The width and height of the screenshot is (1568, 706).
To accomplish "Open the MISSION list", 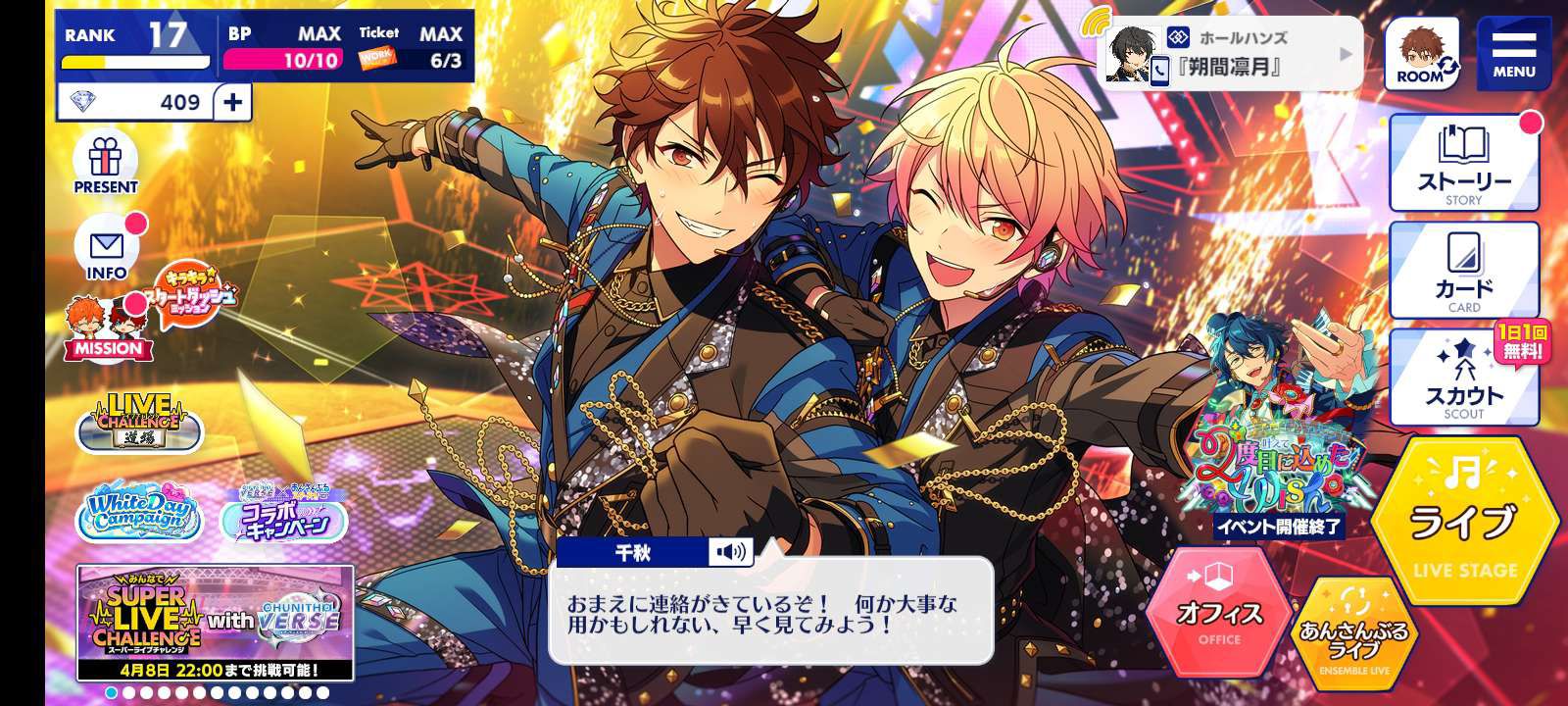I will pos(104,328).
